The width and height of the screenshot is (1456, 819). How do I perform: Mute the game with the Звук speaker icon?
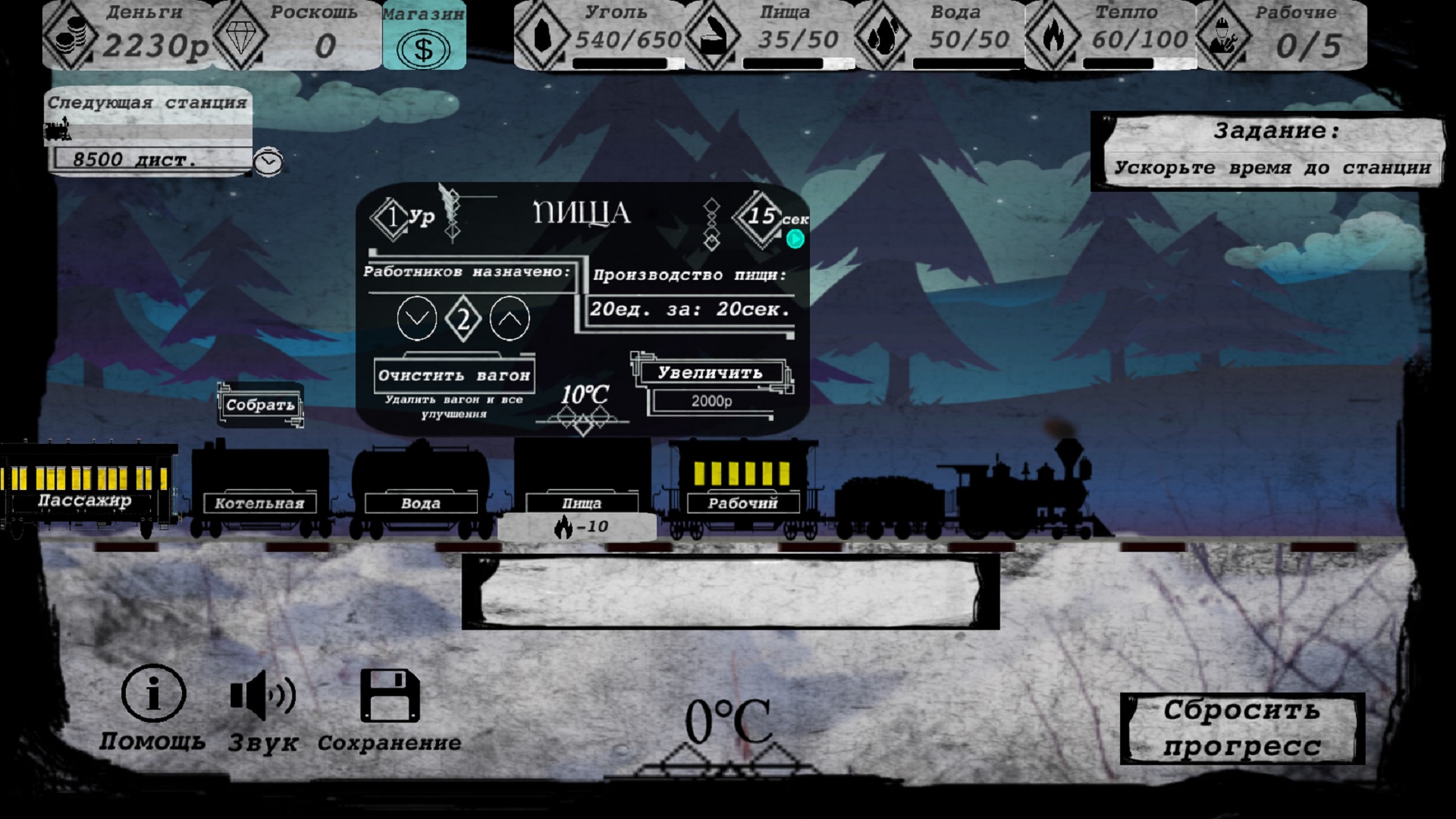click(x=263, y=695)
